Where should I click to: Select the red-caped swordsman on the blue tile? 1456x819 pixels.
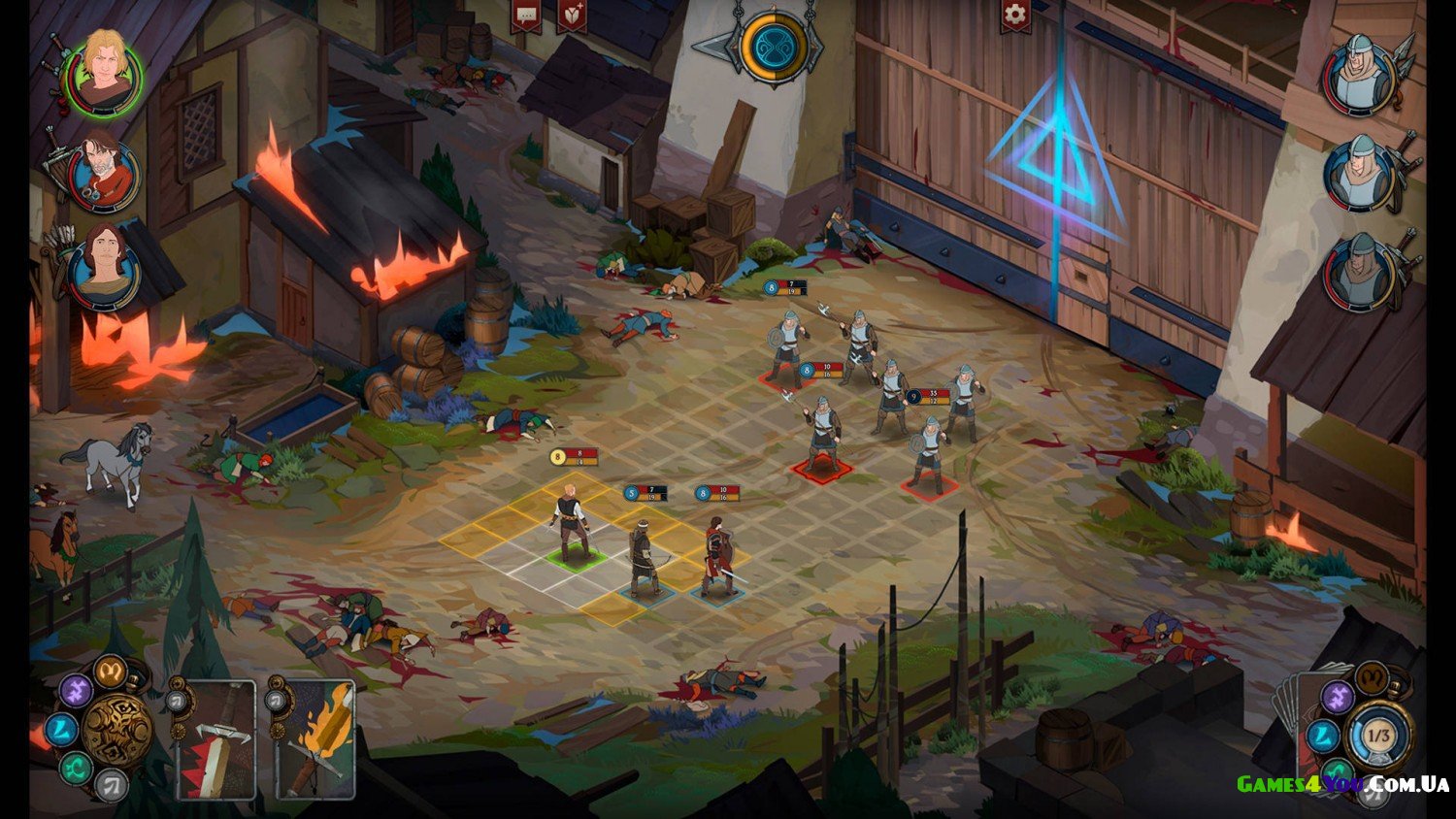(x=719, y=558)
